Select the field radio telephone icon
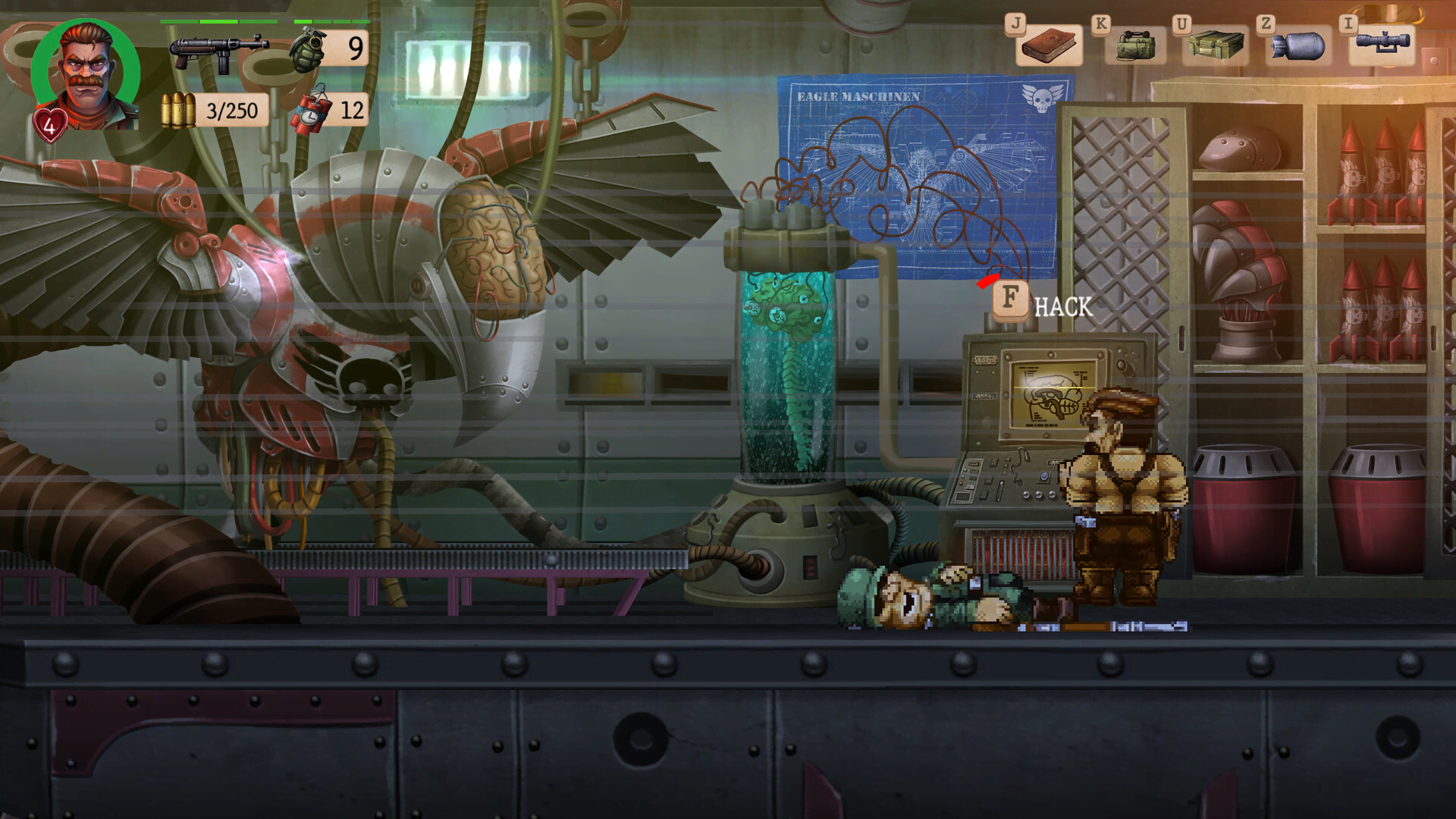Image resolution: width=1456 pixels, height=819 pixels. [x=1135, y=45]
